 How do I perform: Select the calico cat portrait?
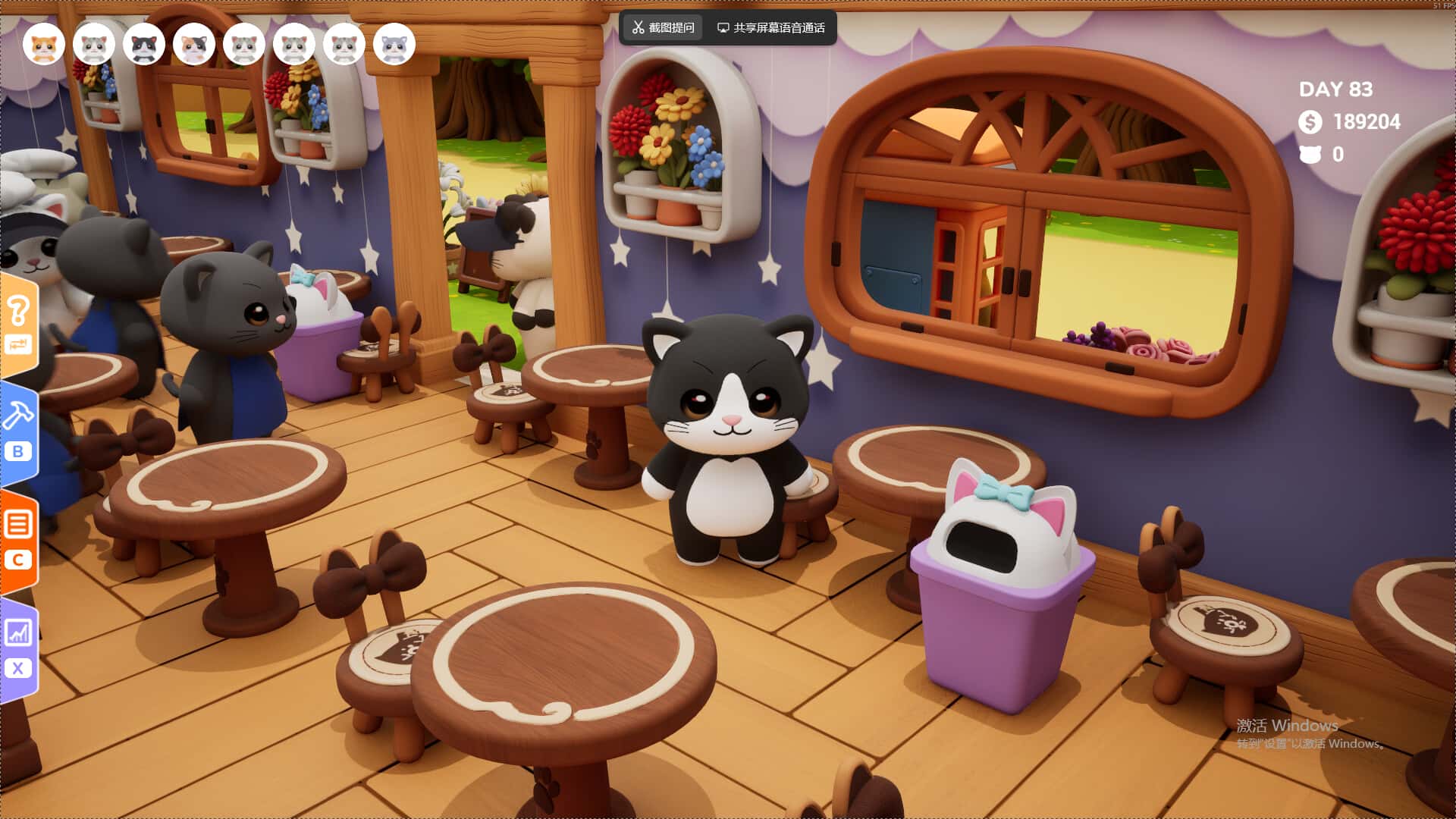tap(194, 45)
